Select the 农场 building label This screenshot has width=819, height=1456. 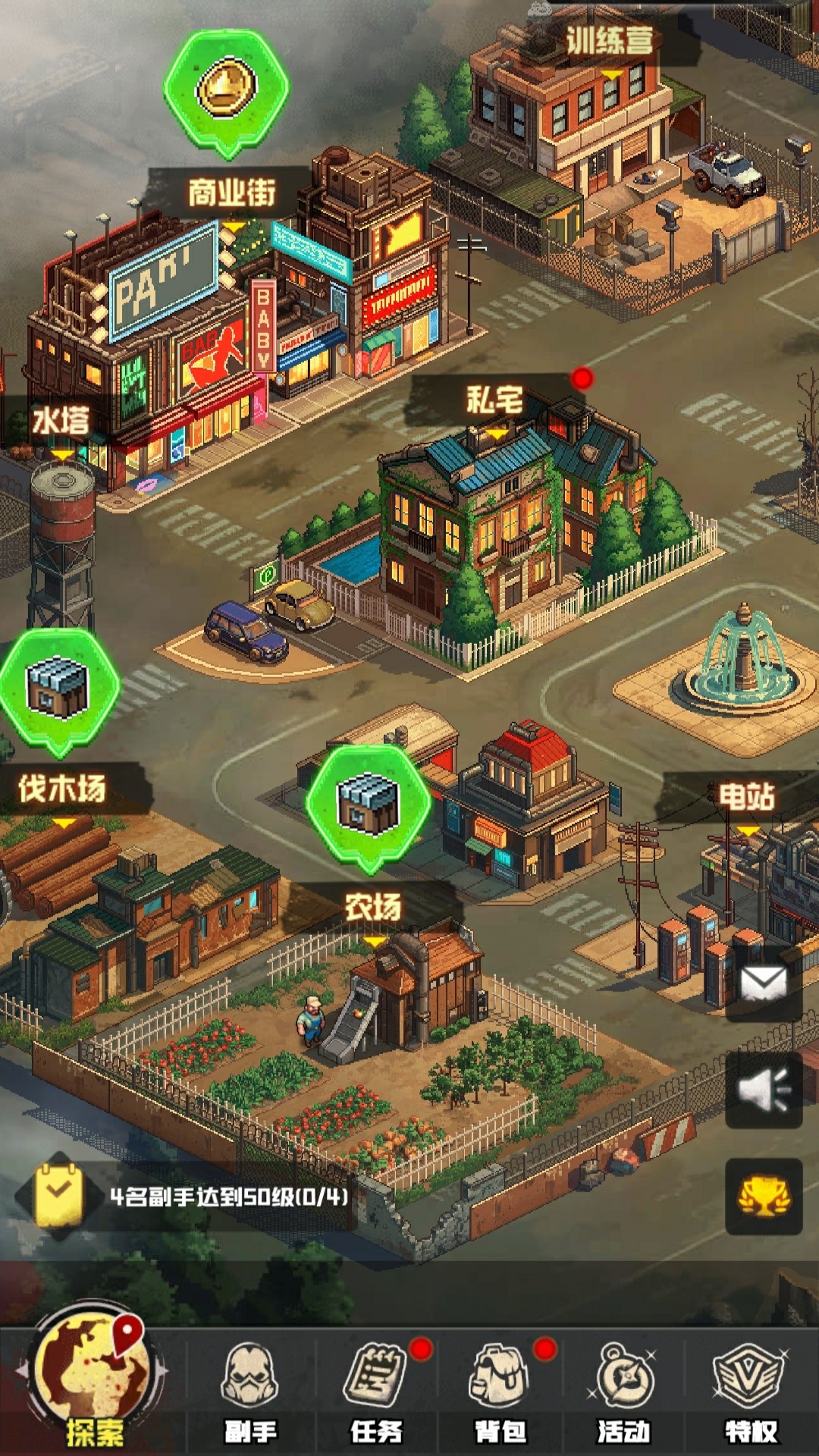[372, 908]
